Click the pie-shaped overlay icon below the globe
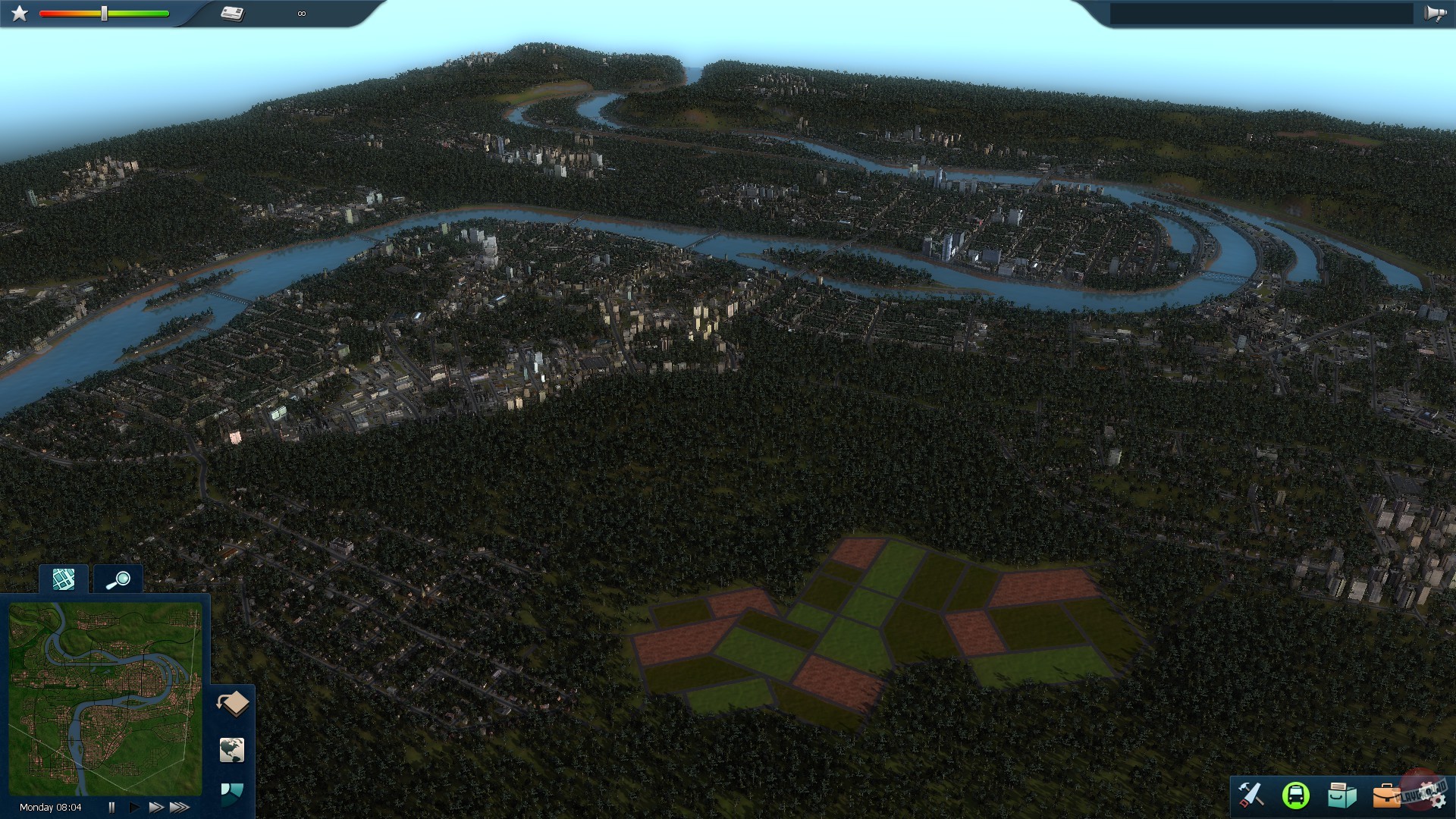The image size is (1456, 819). coord(232,791)
